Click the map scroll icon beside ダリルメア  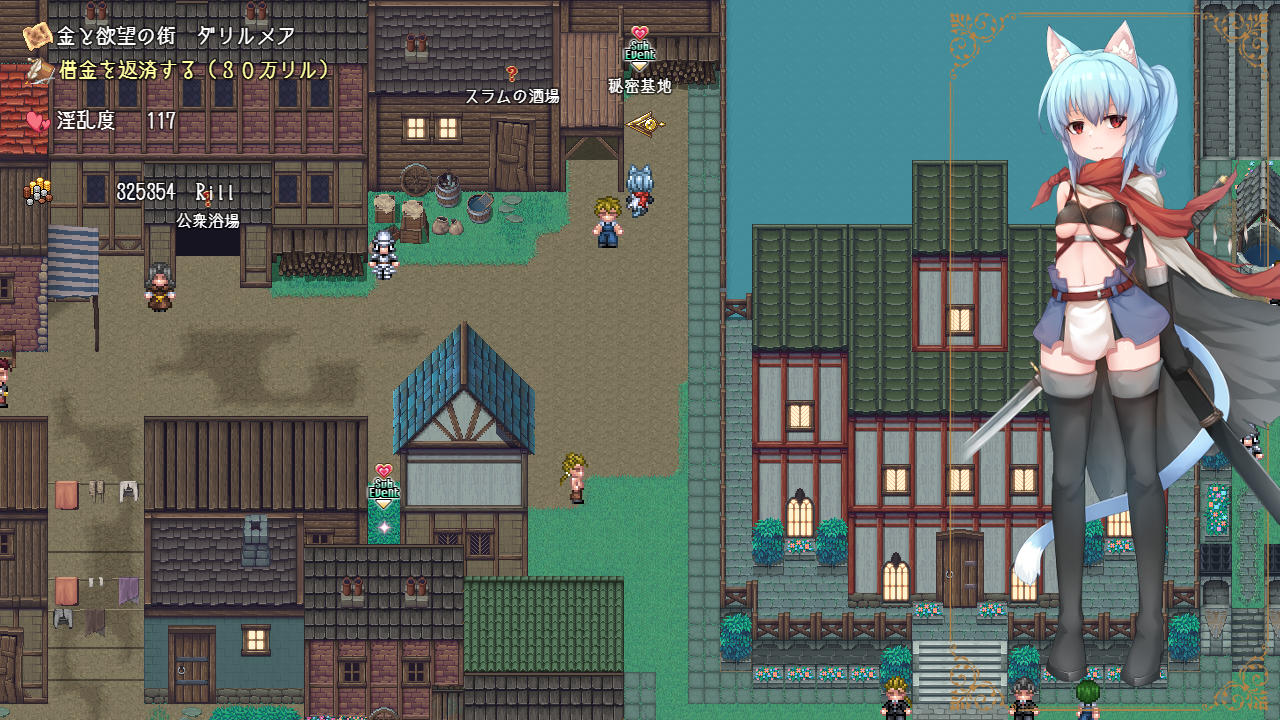(37, 36)
